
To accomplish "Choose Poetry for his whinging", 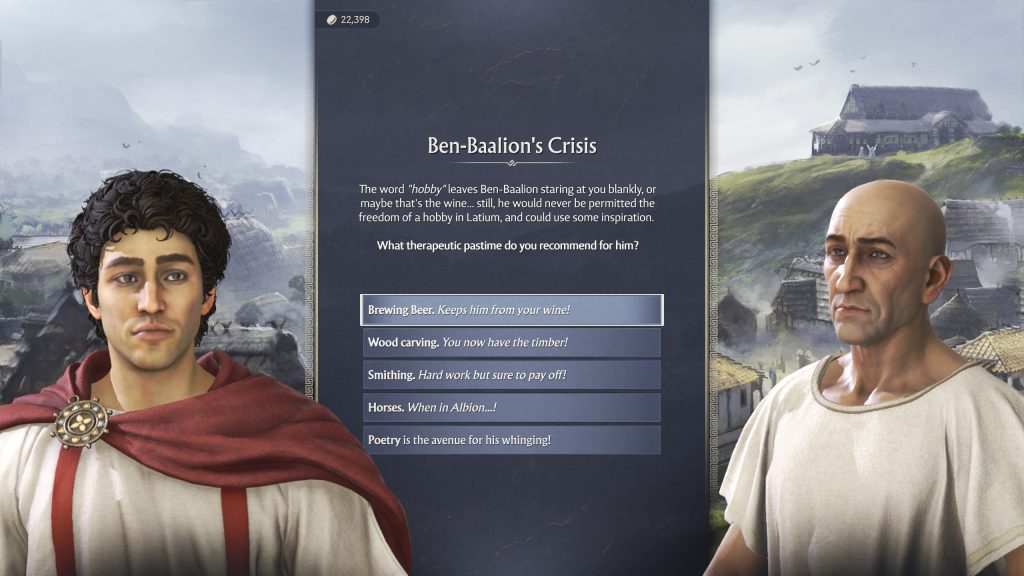I will click(x=511, y=440).
